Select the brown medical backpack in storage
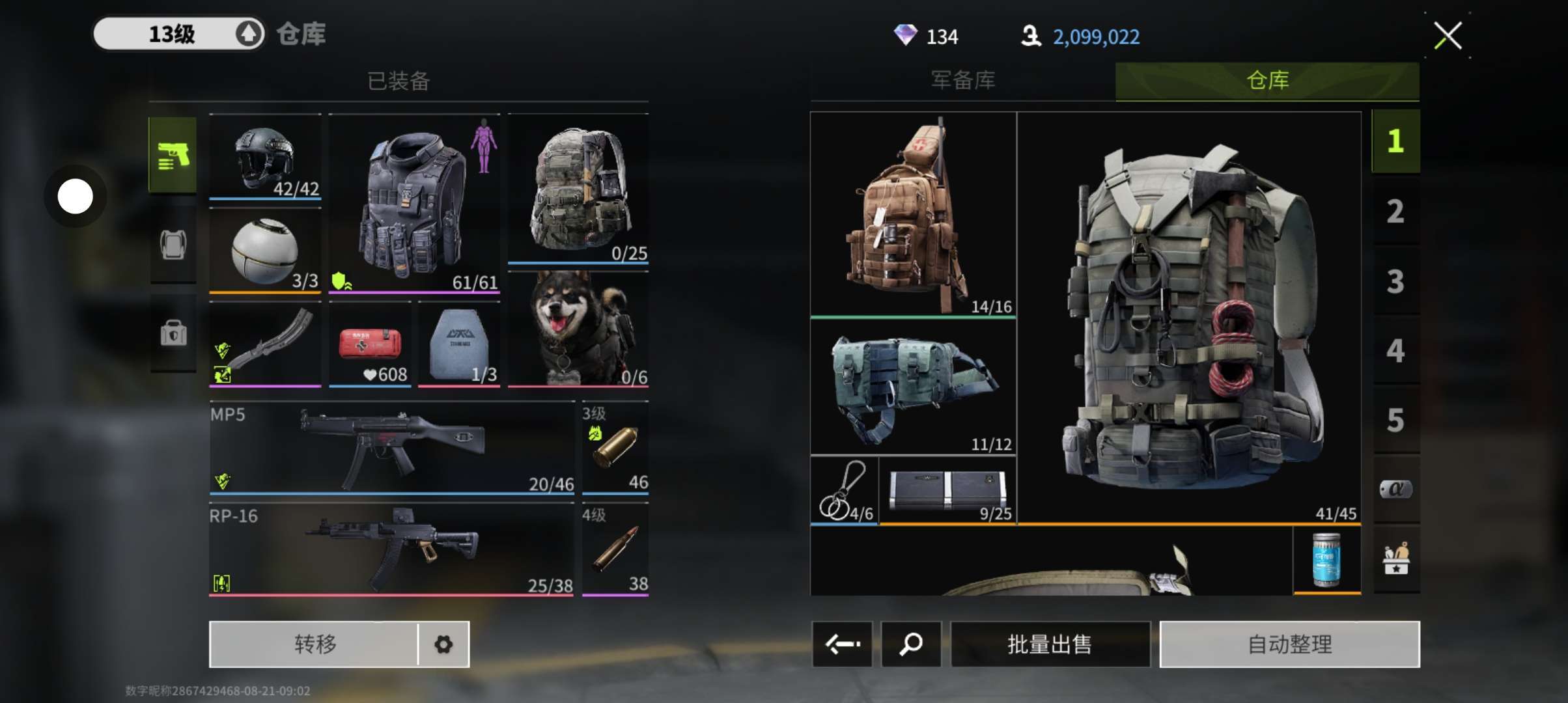Viewport: 1568px width, 703px height. point(913,215)
